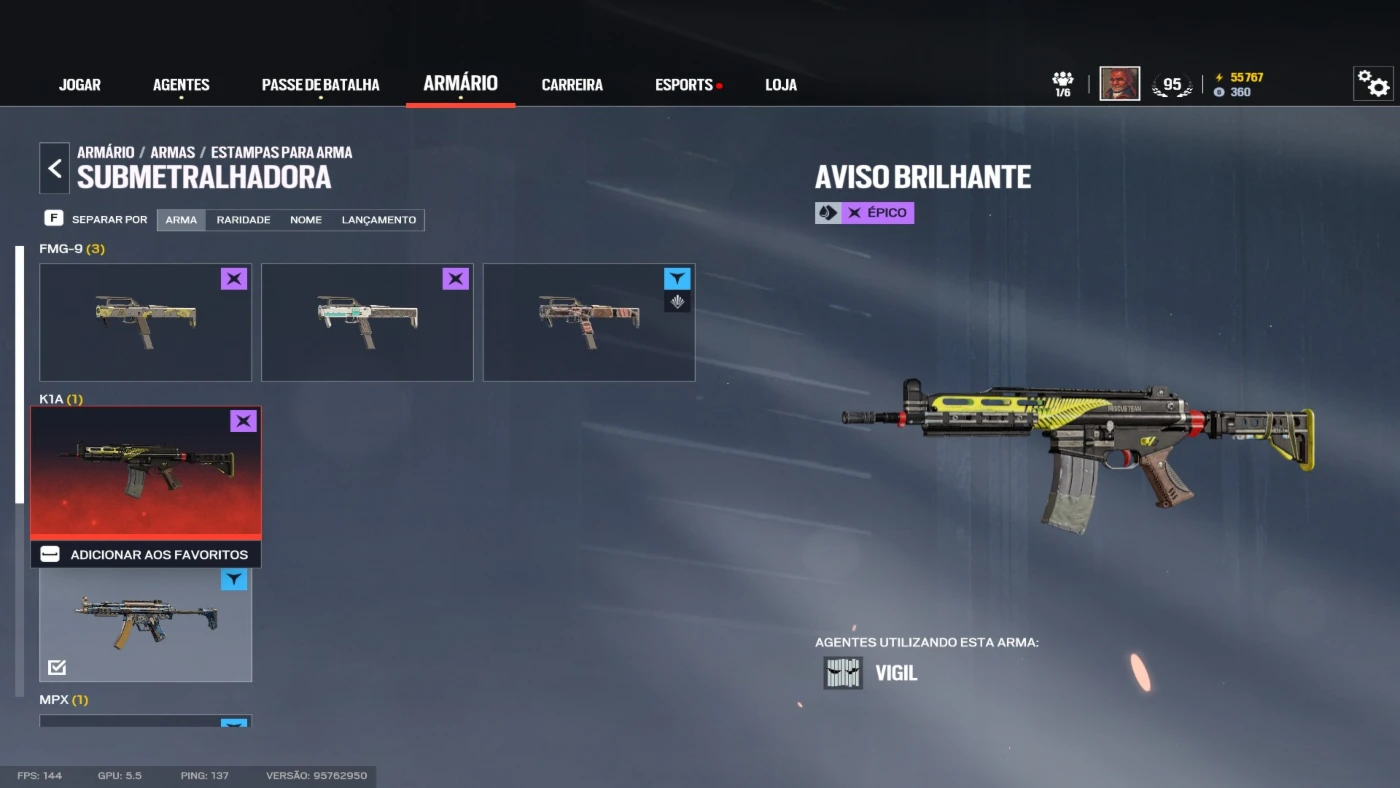Open the settings gear icon
1400x788 pixels.
(1373, 84)
